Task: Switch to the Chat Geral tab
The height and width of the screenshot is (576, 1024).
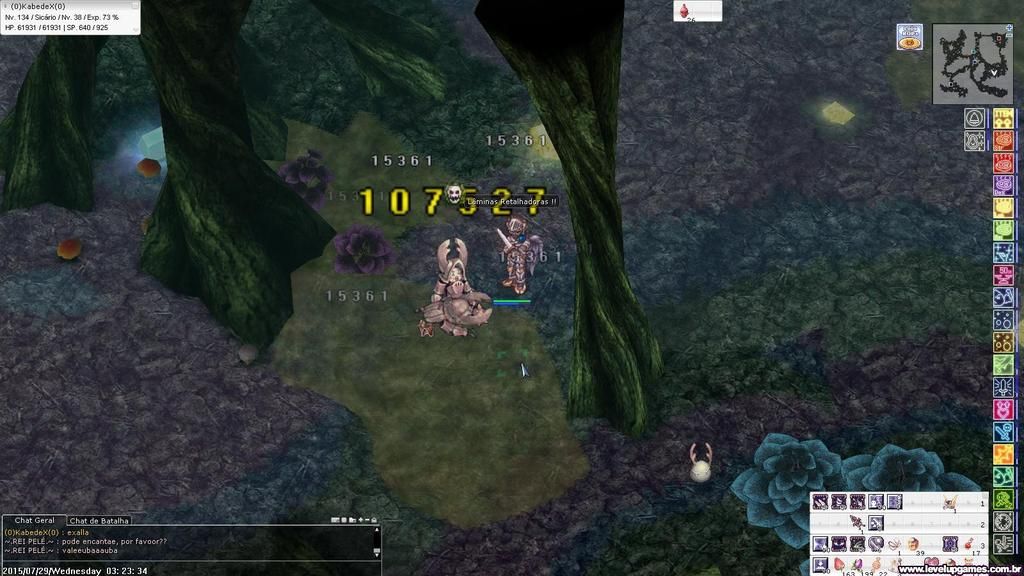Action: click(x=34, y=521)
